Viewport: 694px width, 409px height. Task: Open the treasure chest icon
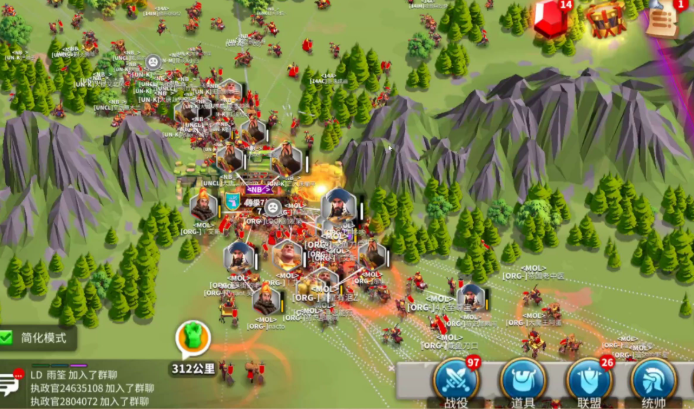point(606,18)
